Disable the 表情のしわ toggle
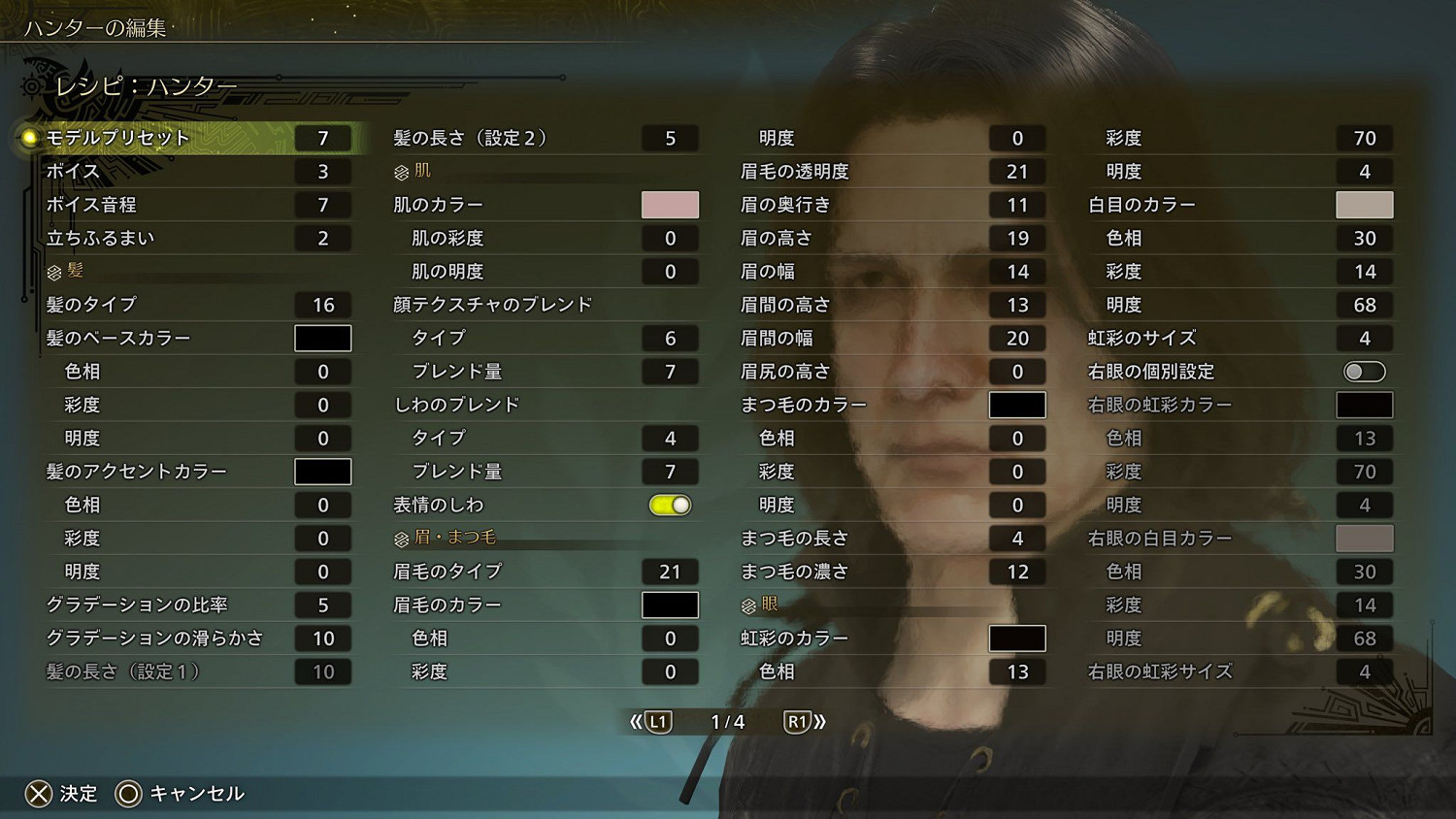 pos(670,505)
